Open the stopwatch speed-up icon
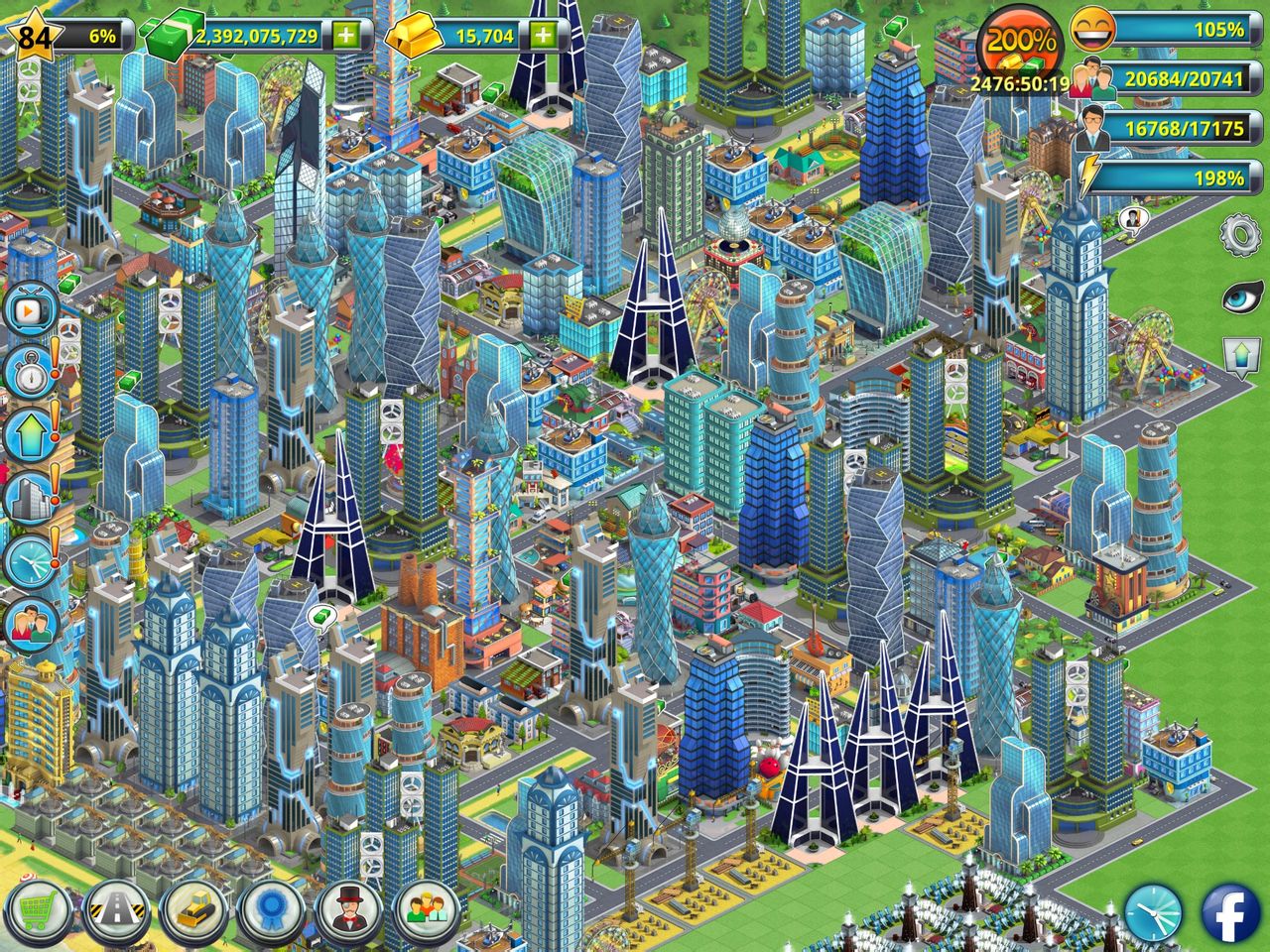This screenshot has width=1270, height=952. coord(29,372)
